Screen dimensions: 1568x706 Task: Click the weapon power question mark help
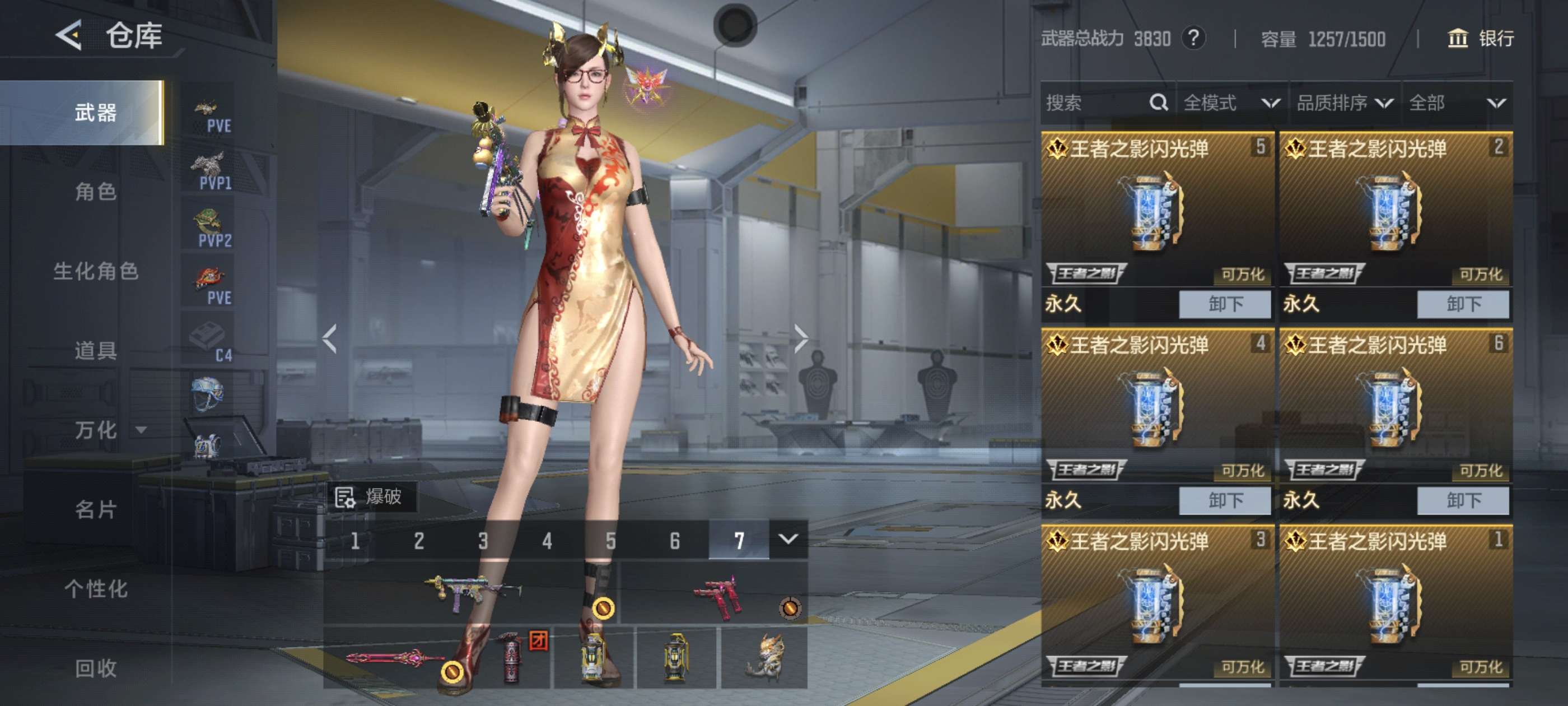(1193, 39)
